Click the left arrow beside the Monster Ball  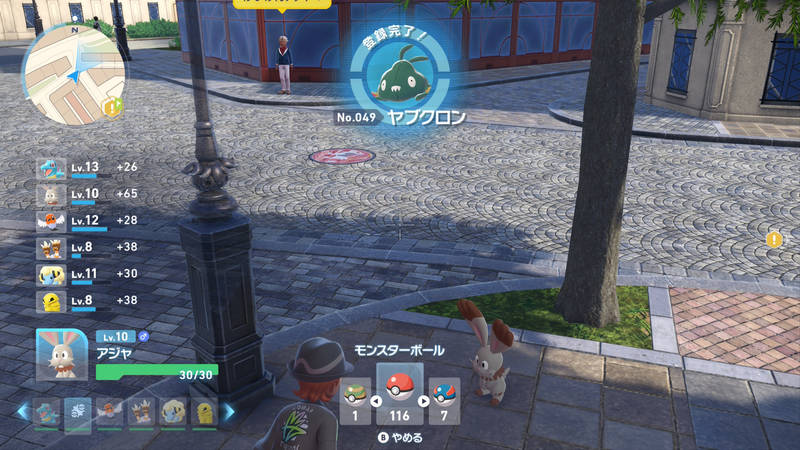tap(377, 400)
